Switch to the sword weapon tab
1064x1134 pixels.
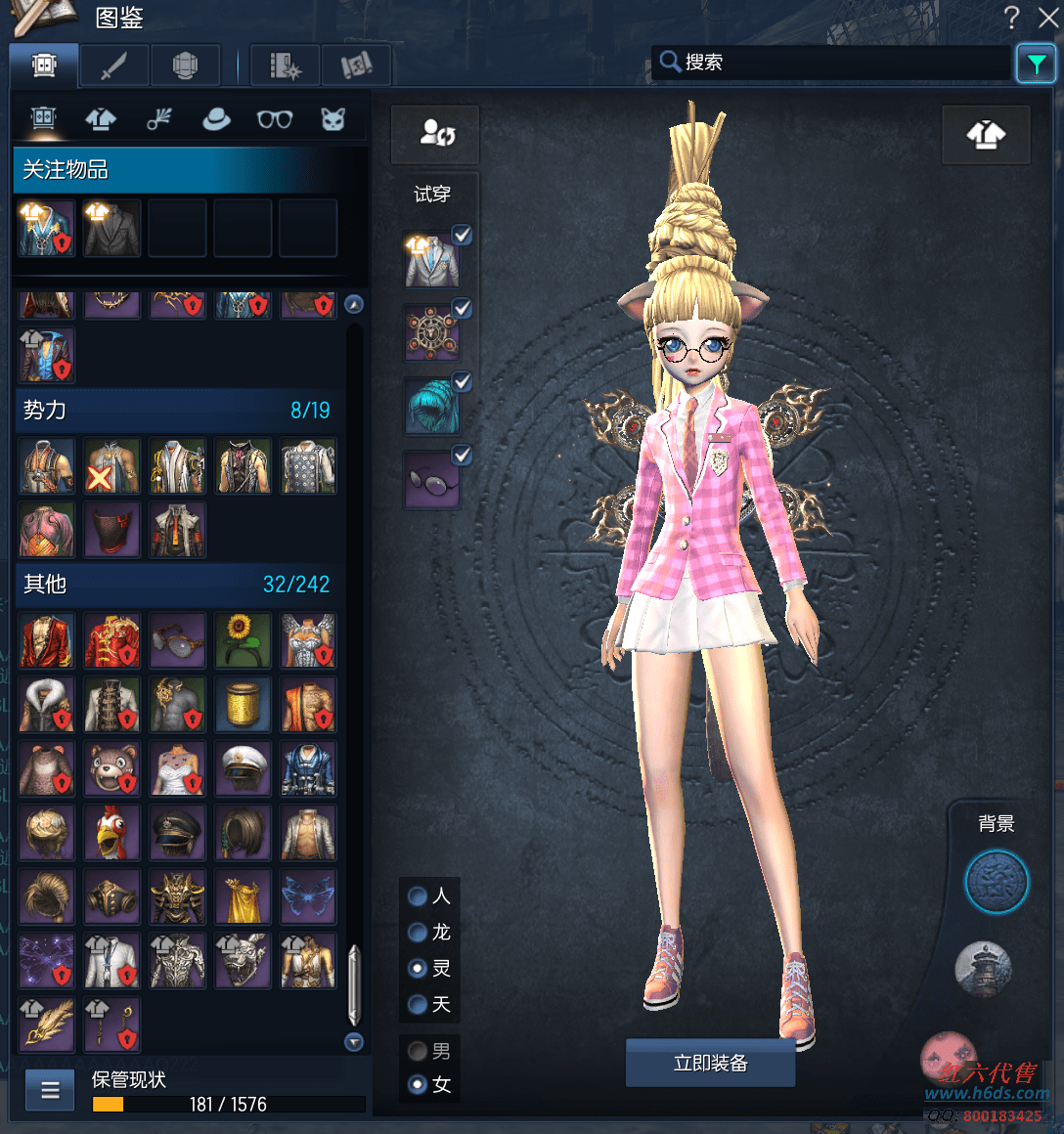114,65
